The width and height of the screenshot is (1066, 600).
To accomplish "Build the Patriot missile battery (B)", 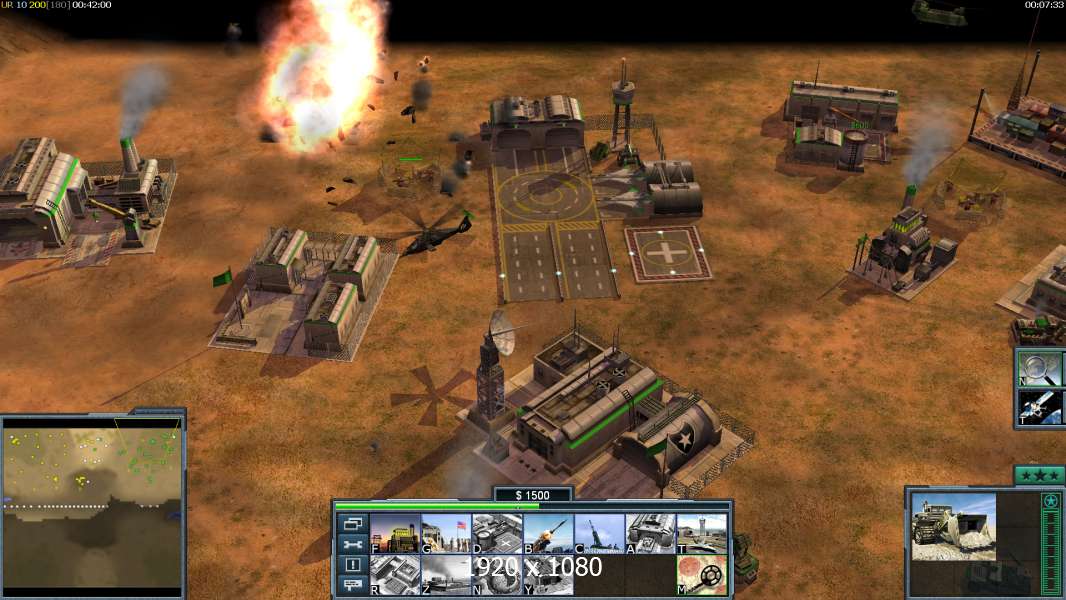I will click(548, 534).
